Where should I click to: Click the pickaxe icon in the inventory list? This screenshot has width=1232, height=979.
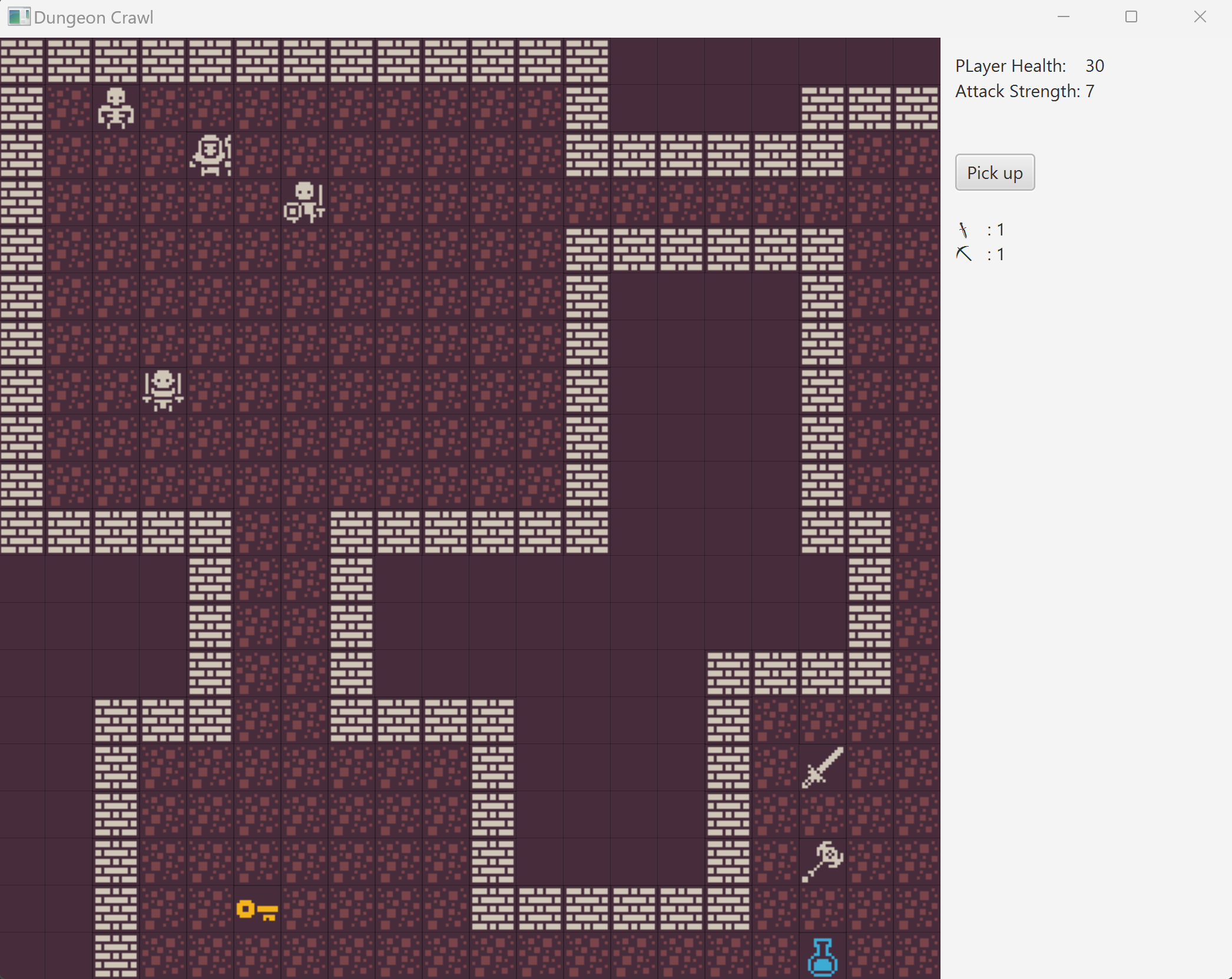pyautogui.click(x=964, y=254)
